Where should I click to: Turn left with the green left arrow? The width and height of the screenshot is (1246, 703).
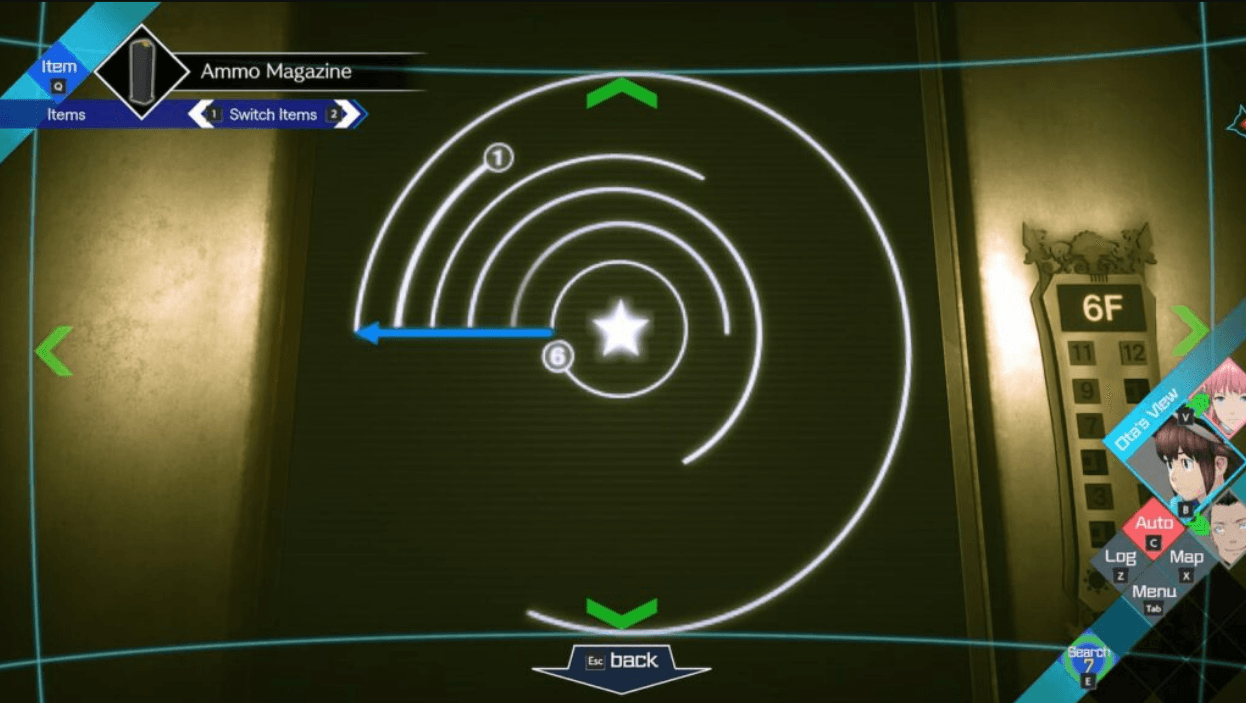tap(54, 350)
